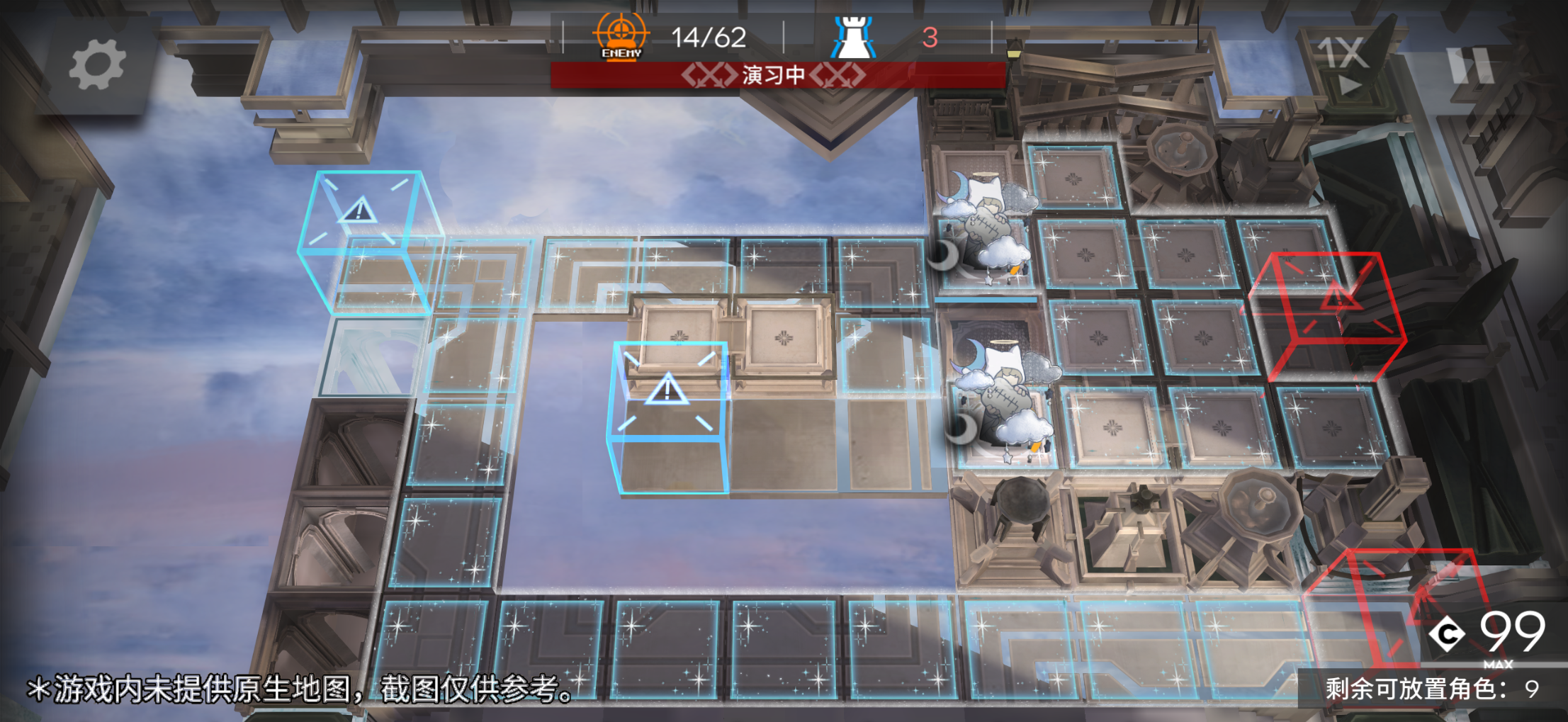
Task: Pause the battle
Action: [1471, 65]
